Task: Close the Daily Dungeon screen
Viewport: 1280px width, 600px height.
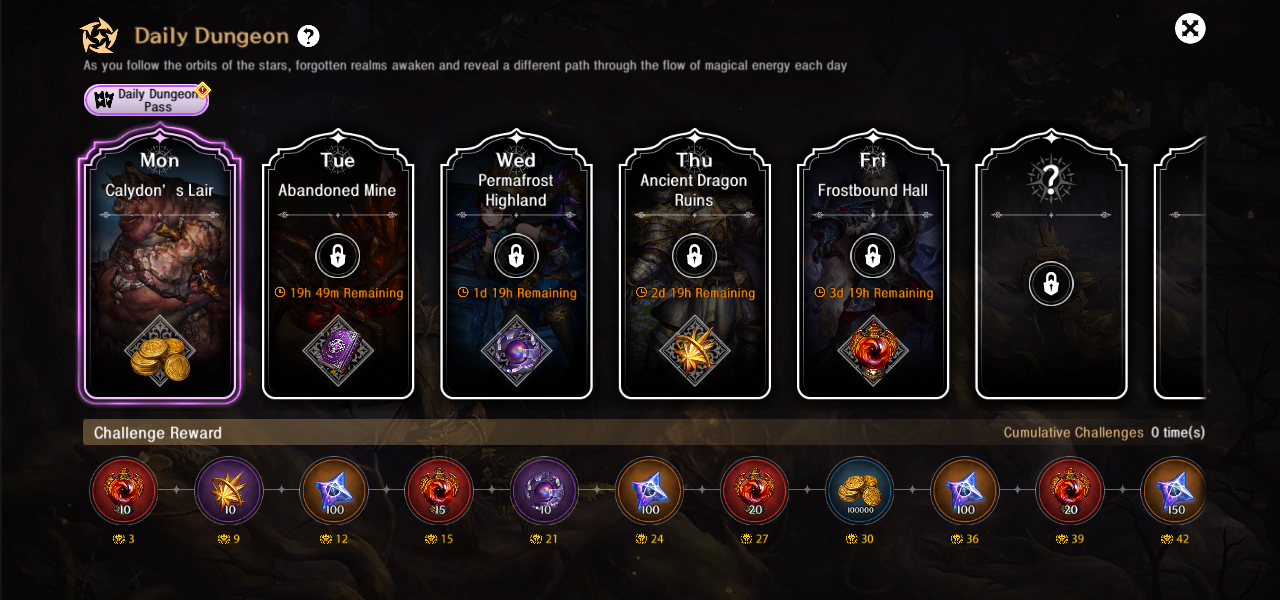Action: tap(1190, 29)
